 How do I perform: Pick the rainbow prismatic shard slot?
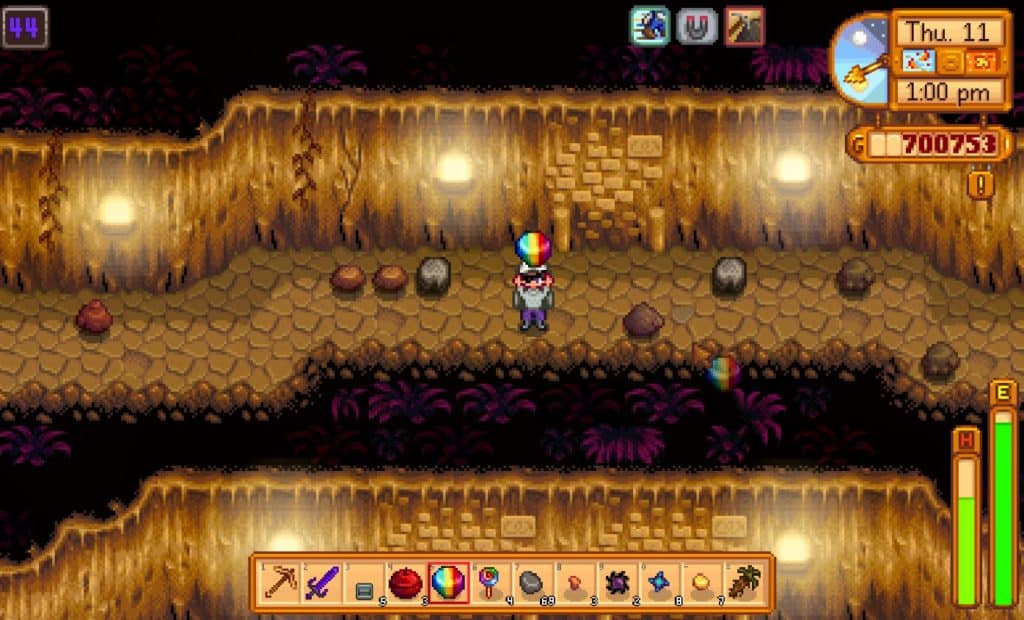pyautogui.click(x=448, y=581)
